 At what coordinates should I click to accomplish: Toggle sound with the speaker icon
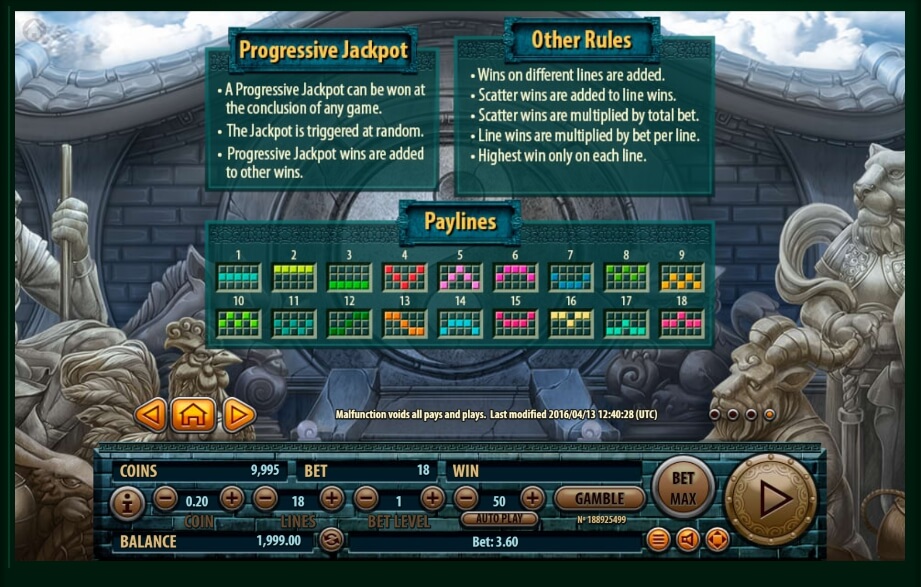point(688,540)
